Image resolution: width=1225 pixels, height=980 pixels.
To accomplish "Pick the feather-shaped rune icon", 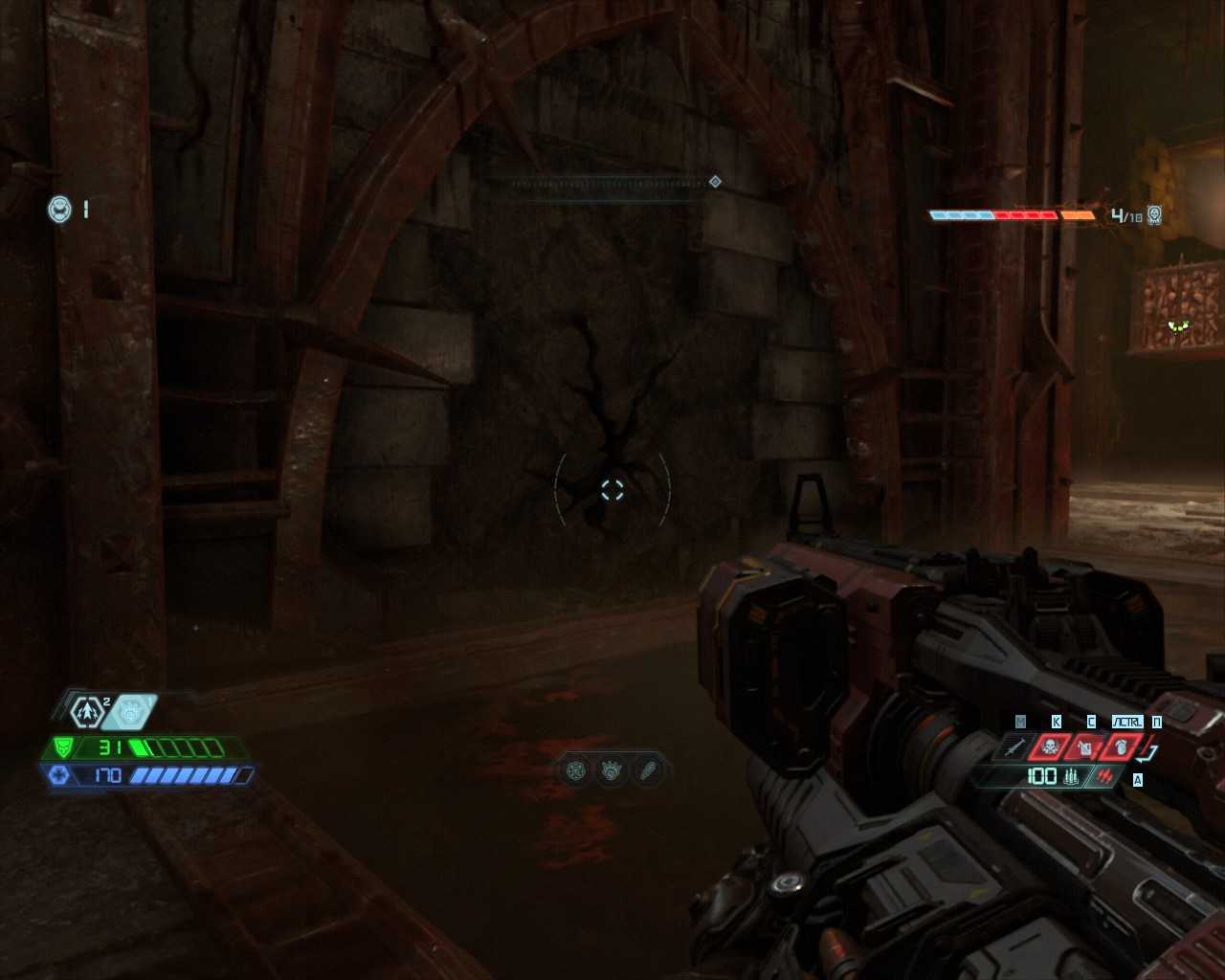I will 647,769.
